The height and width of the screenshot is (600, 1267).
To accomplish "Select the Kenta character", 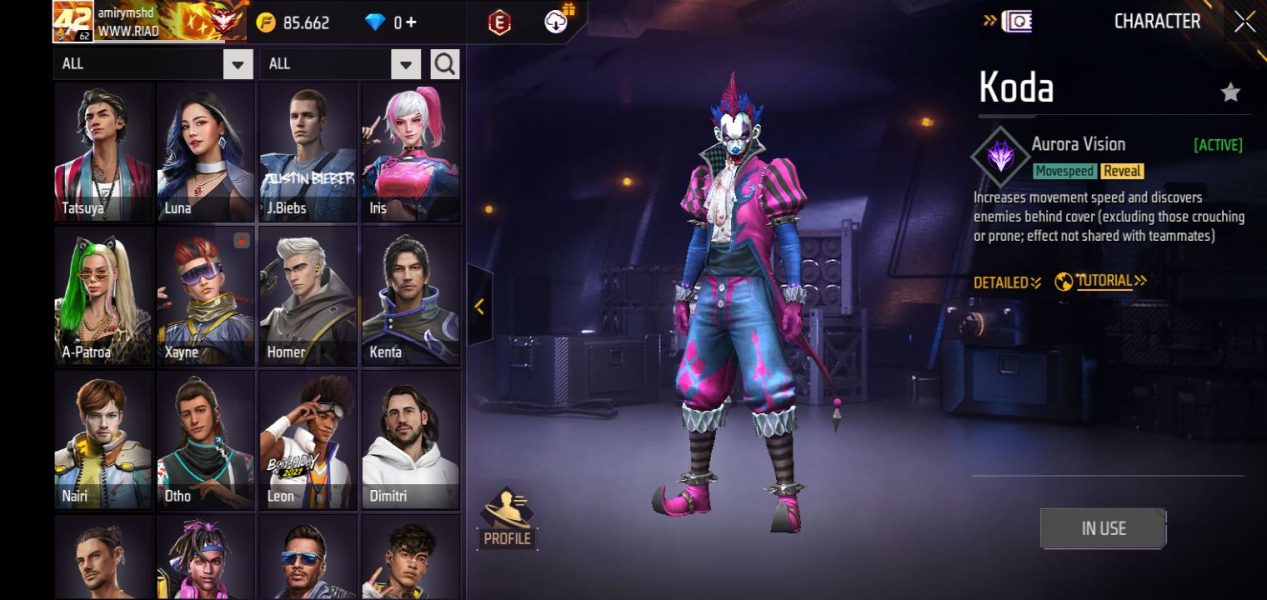I will [410, 296].
